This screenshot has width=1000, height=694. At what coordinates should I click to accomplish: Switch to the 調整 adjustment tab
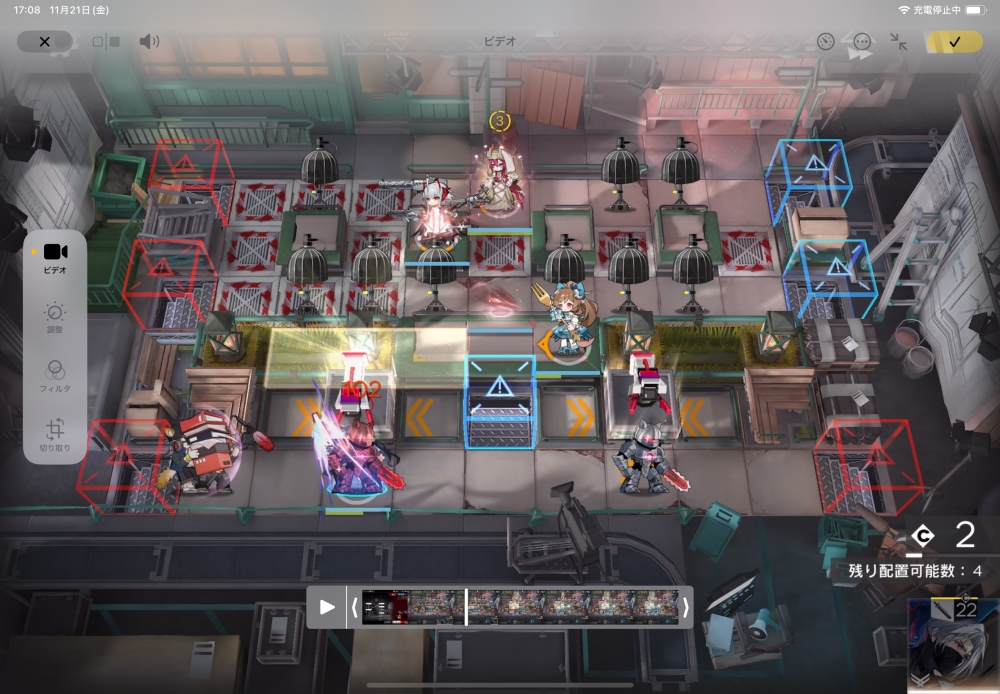pos(55,318)
